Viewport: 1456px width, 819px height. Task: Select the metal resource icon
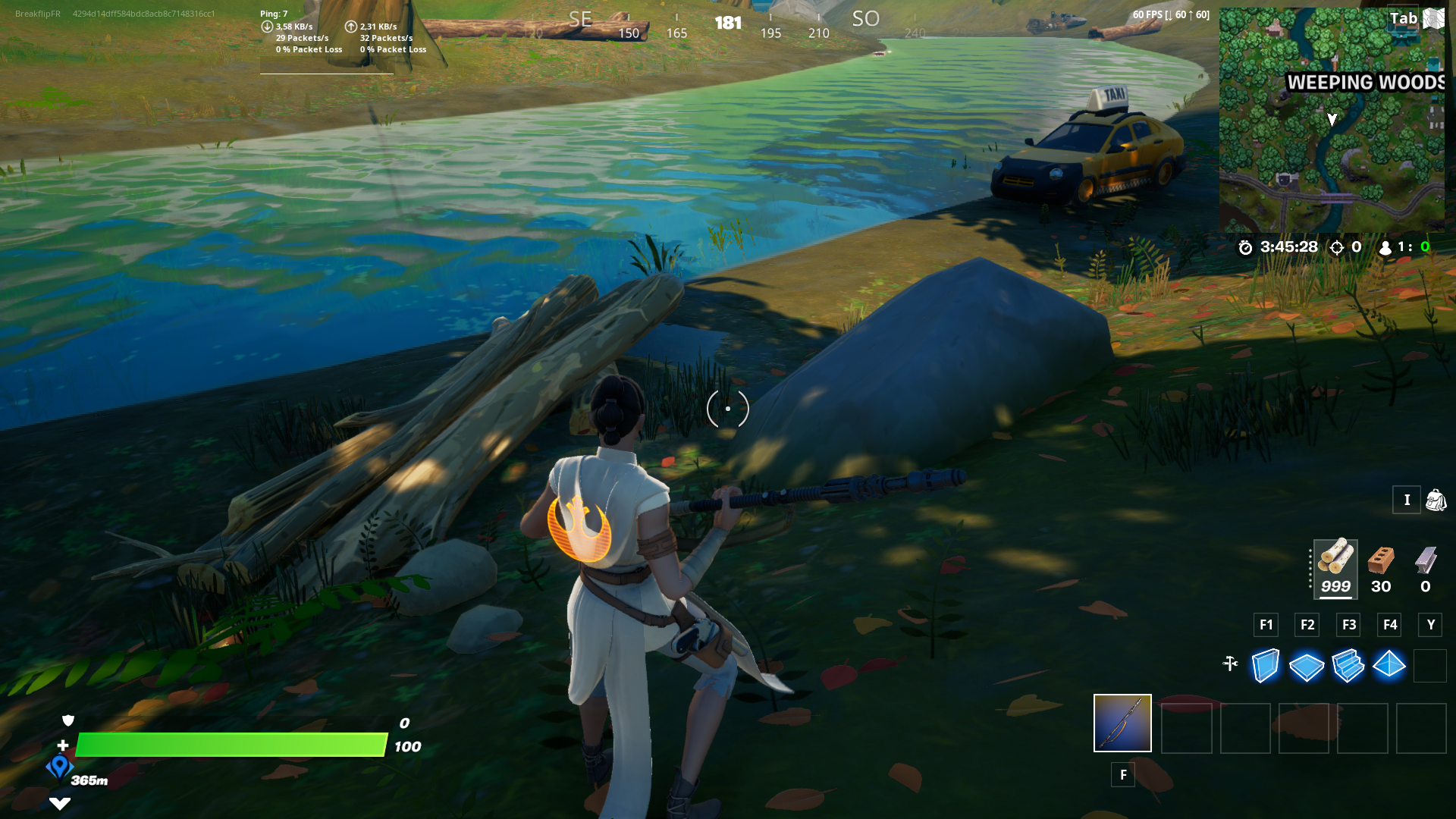click(x=1427, y=561)
